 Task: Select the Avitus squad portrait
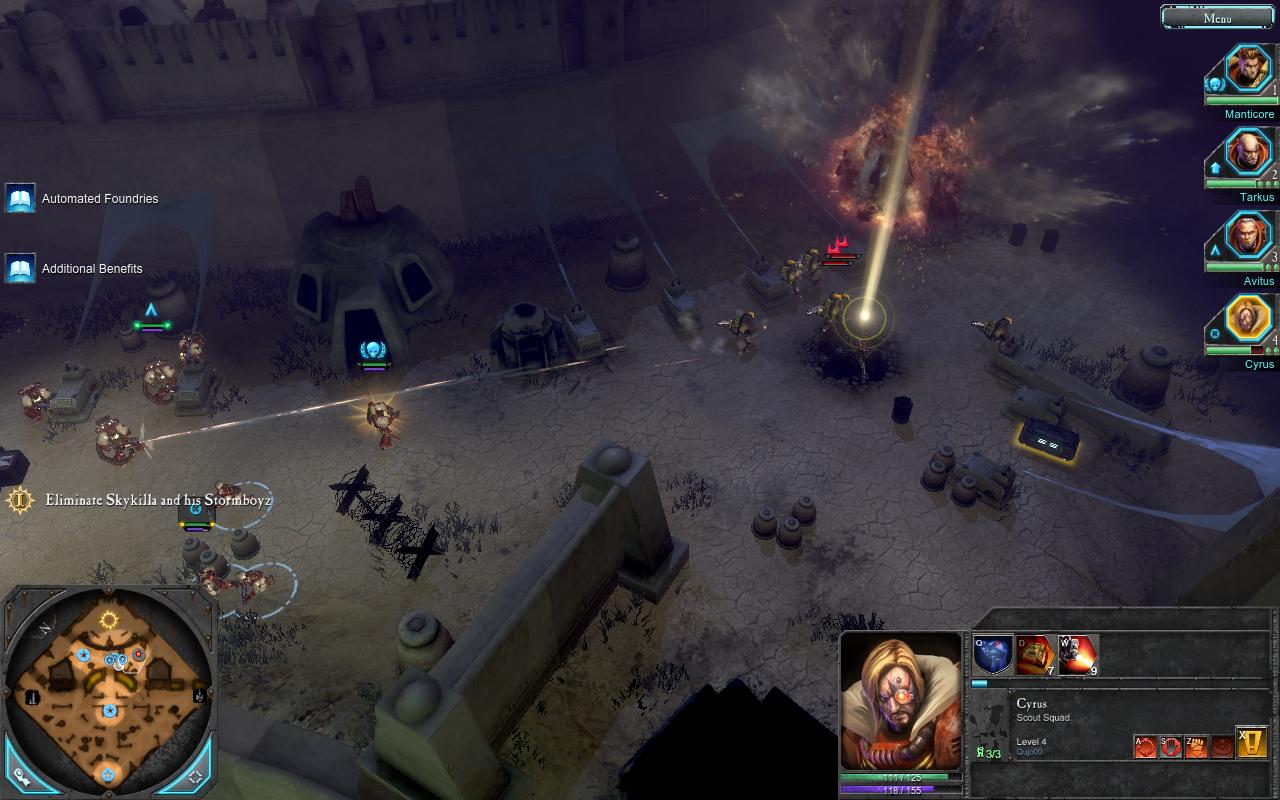coord(1248,236)
